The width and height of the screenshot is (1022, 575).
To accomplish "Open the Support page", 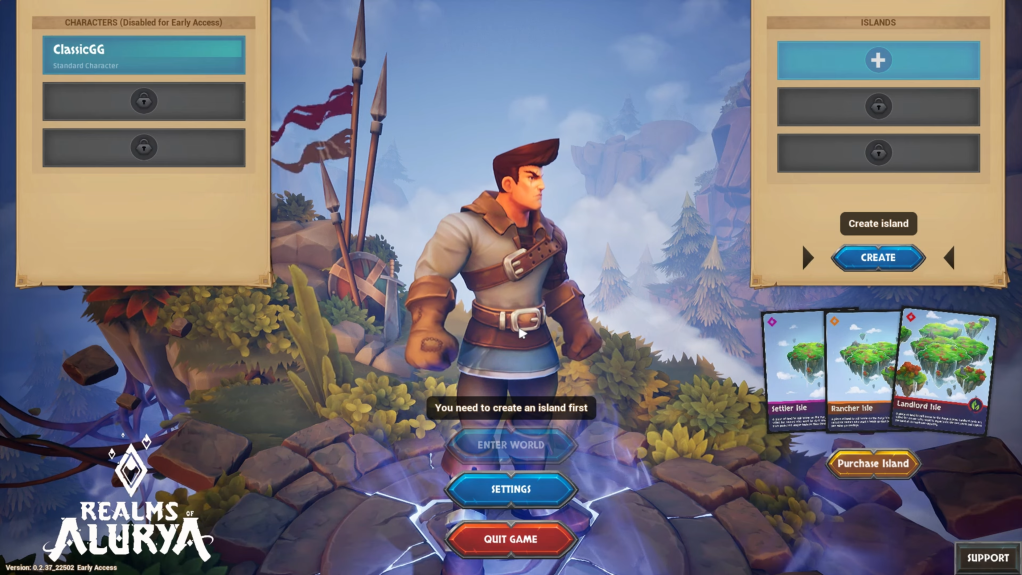I will [x=987, y=558].
